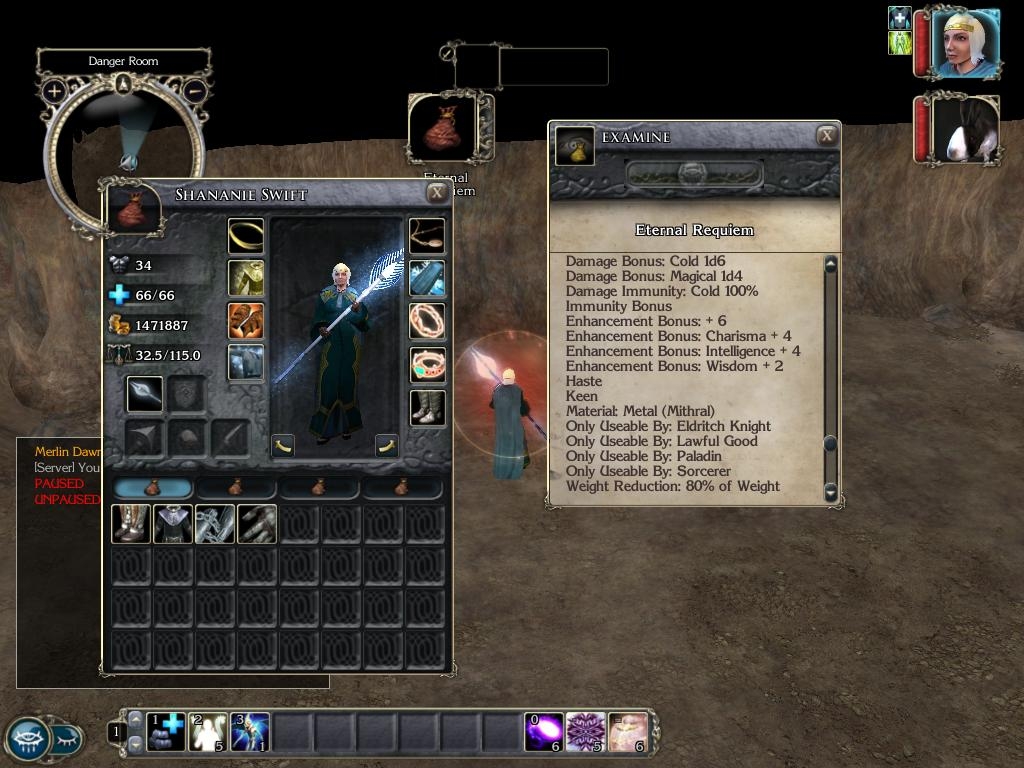Select the gauntlets item in the inventory grid
The width and height of the screenshot is (1024, 768).
[257, 524]
